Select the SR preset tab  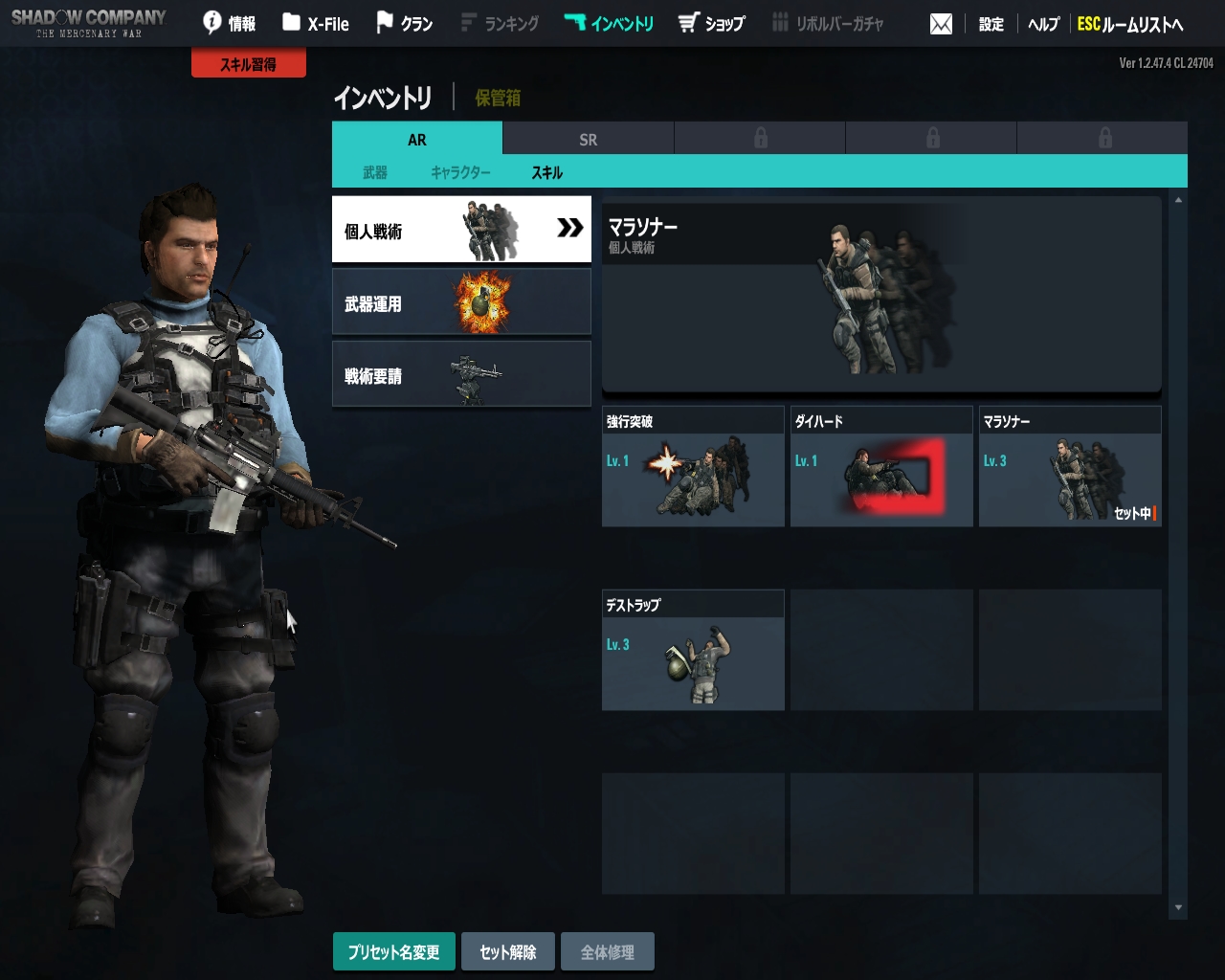588,140
